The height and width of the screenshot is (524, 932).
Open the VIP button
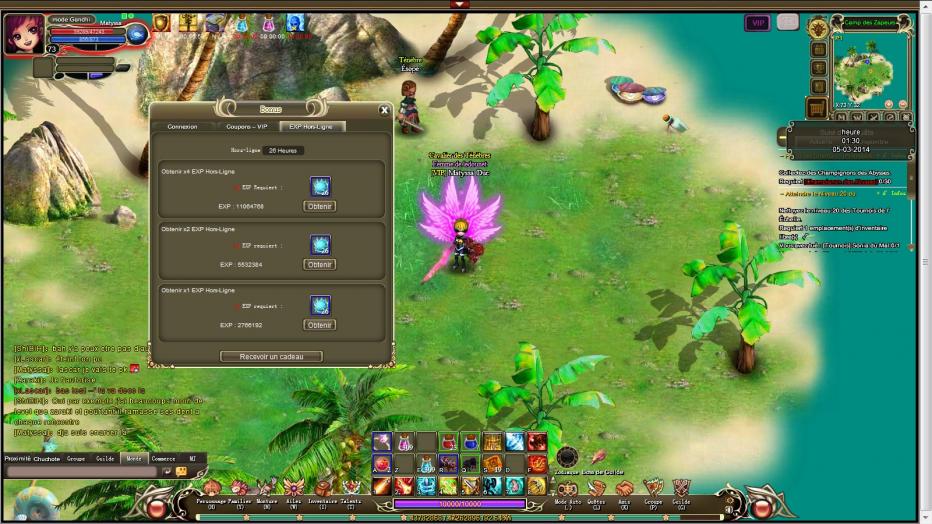[x=757, y=22]
